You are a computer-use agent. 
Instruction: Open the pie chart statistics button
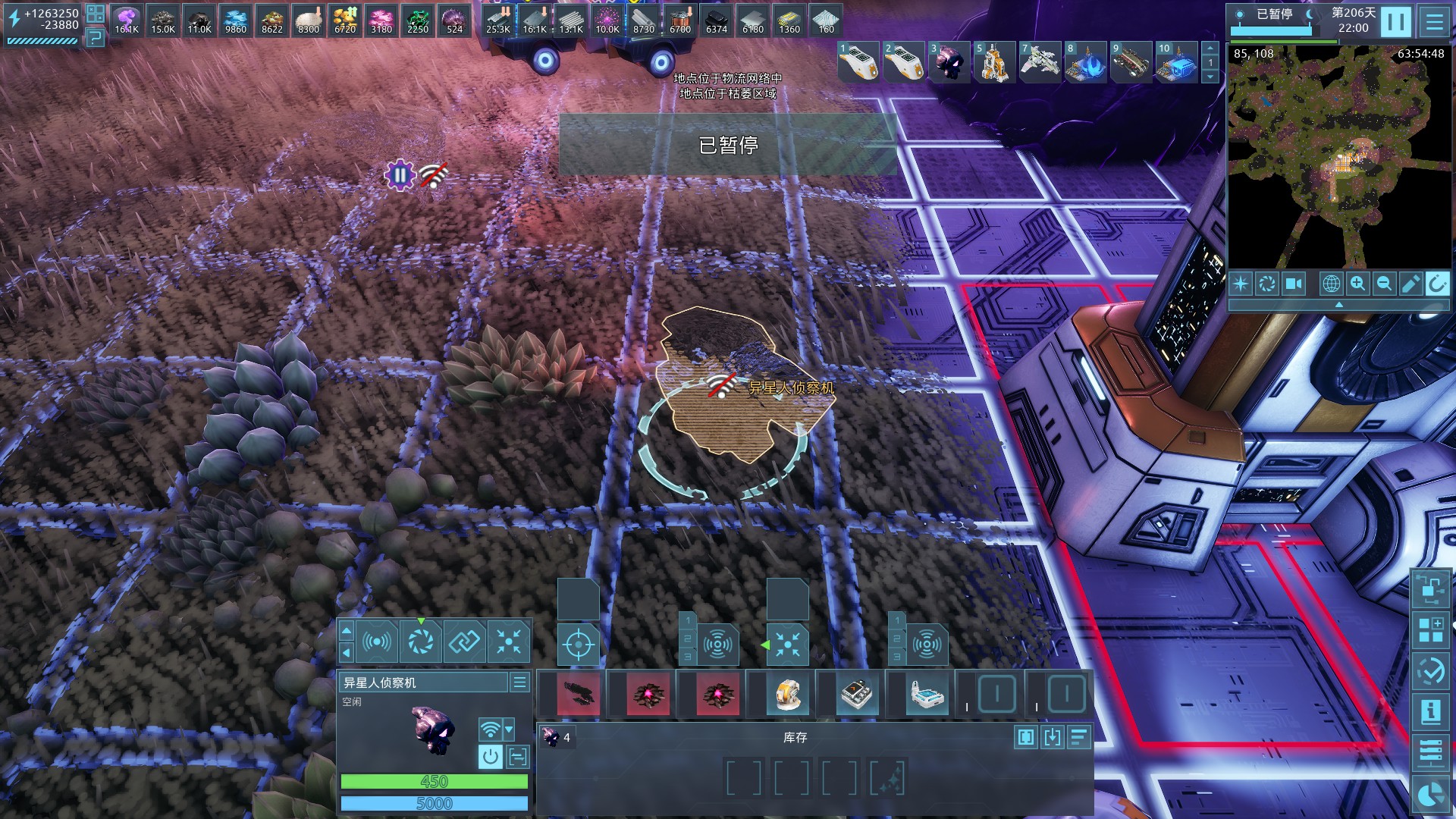[1430, 795]
